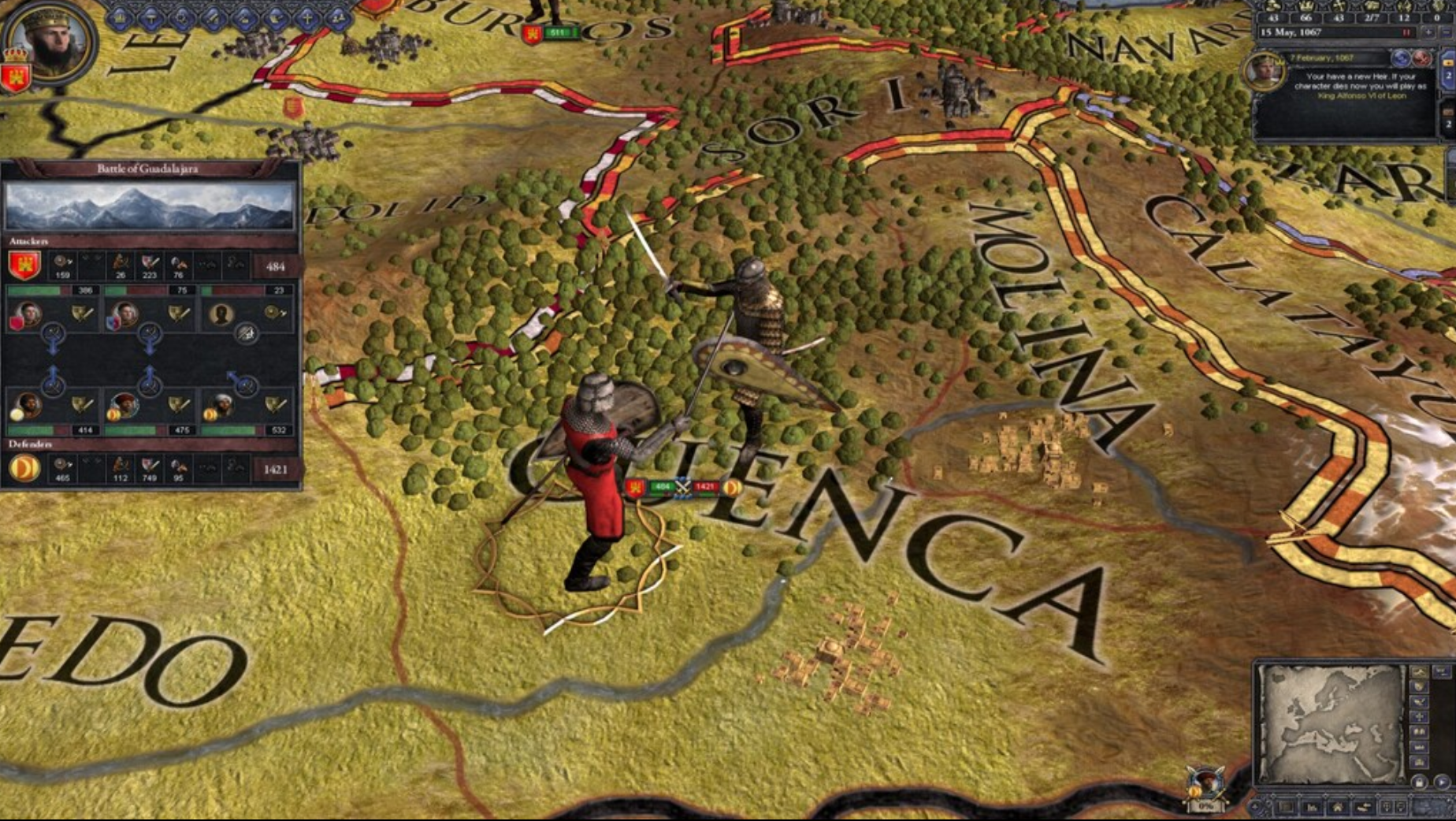Open the statistics icon in the minimap bar
This screenshot has height=821, width=1456.
(1313, 806)
